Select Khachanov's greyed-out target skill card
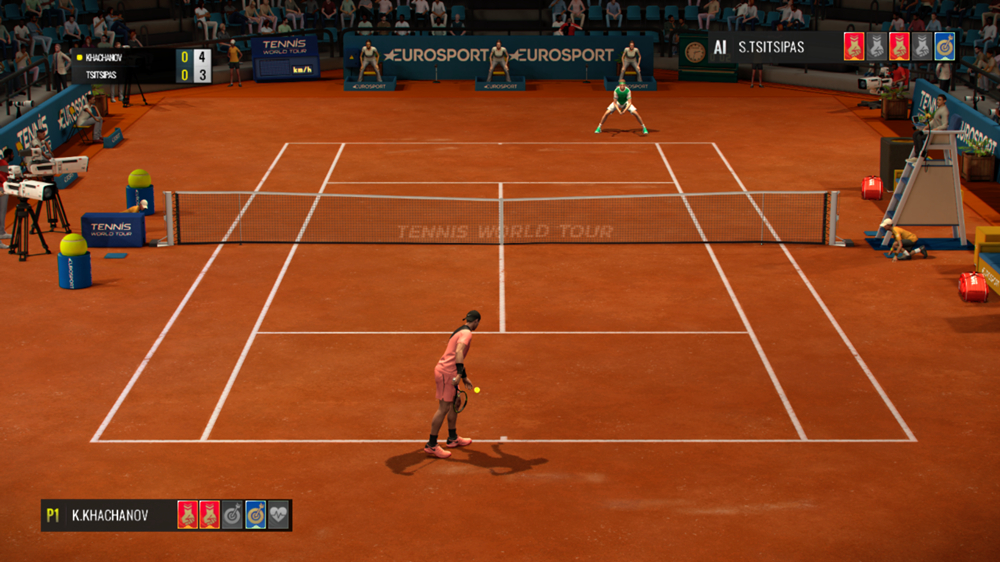Screen dimensions: 1000x562 click(x=233, y=515)
